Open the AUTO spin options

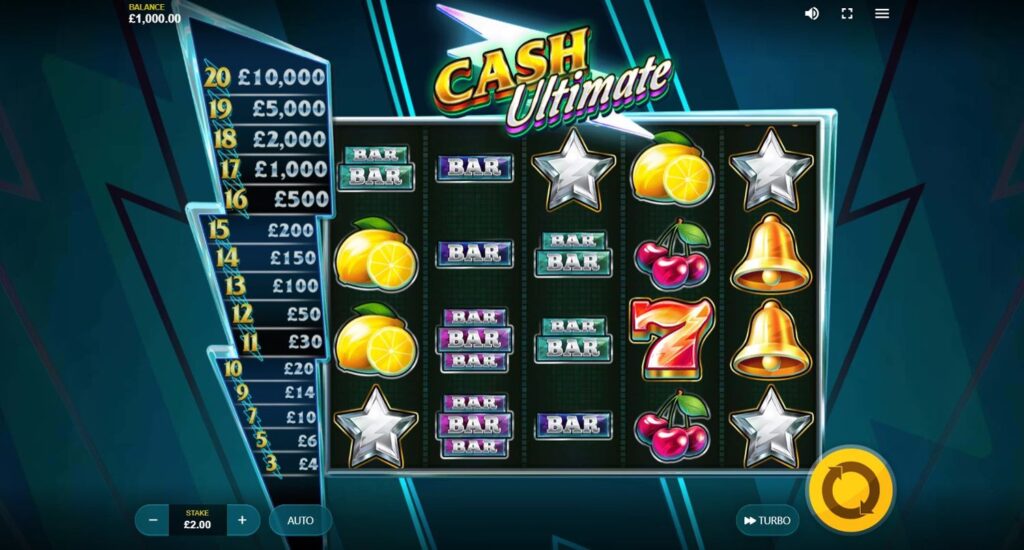(301, 520)
